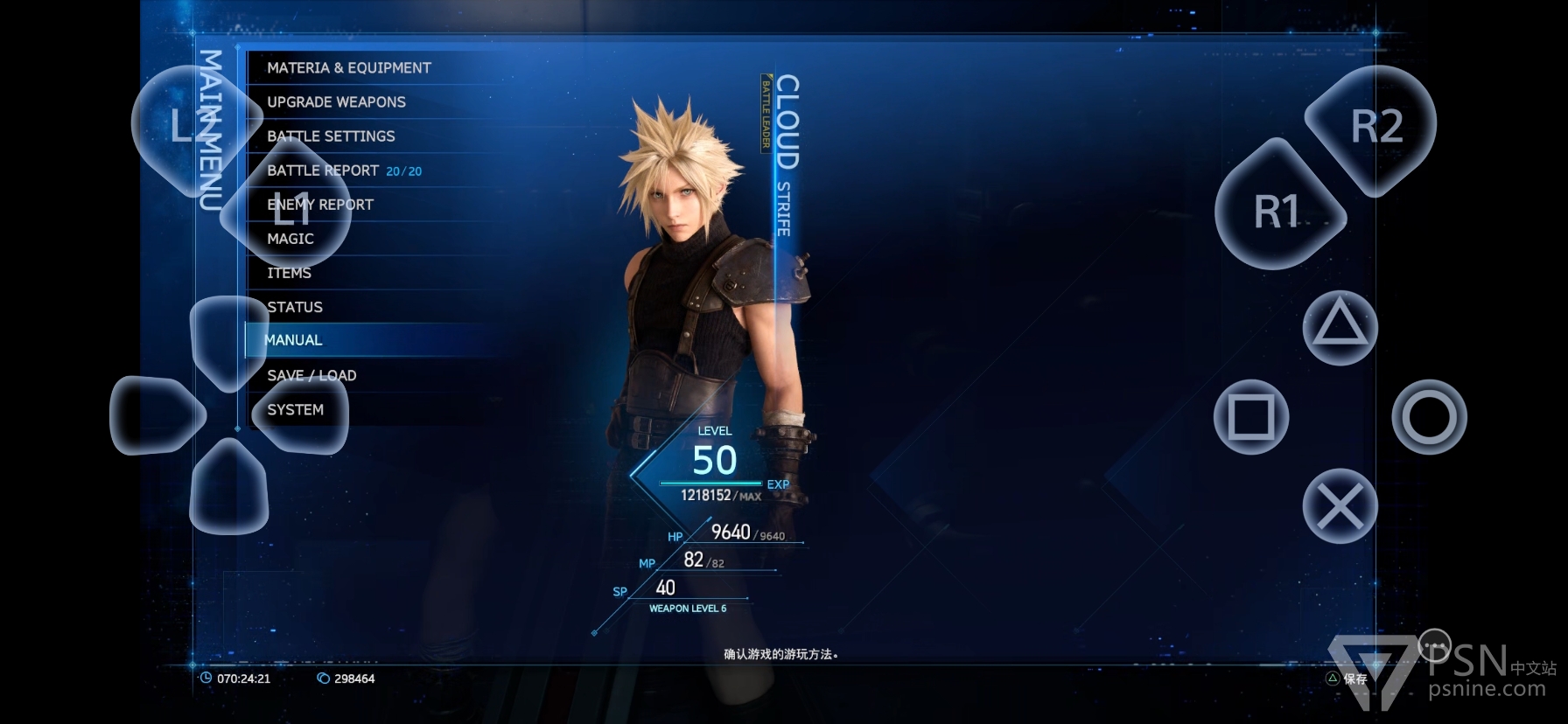Open Battle Settings
Screen dimensions: 1568x724
pyautogui.click(x=331, y=136)
